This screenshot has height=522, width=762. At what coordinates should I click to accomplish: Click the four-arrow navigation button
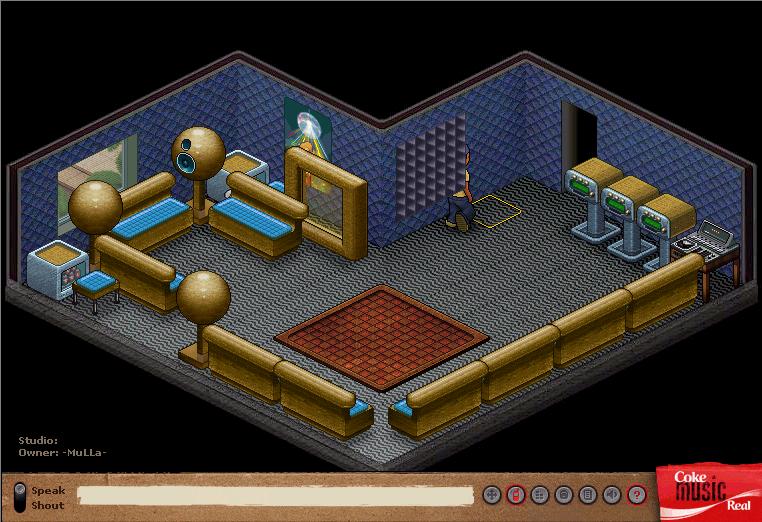[x=491, y=495]
